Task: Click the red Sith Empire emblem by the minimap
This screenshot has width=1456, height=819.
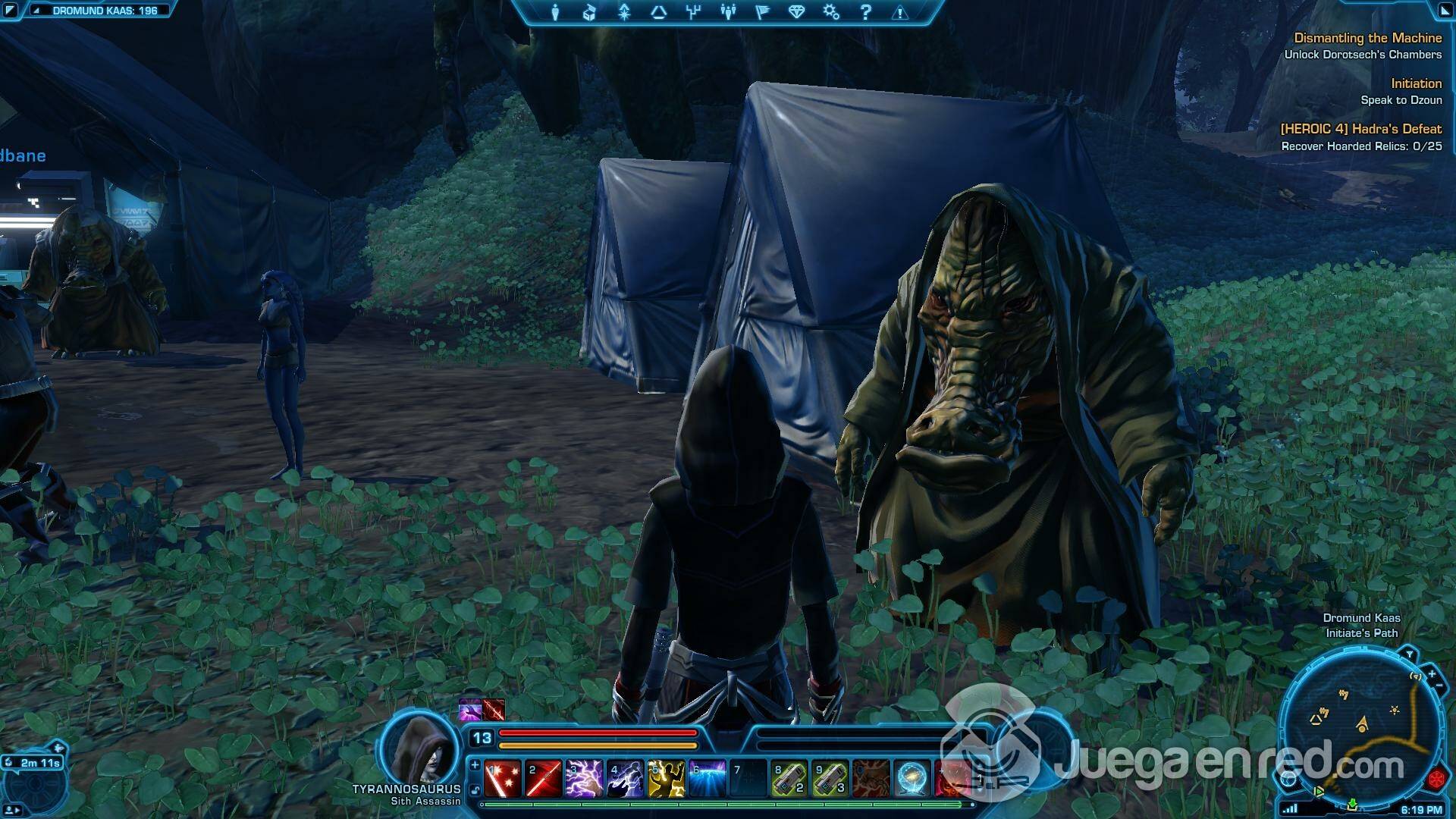Action: tap(1437, 779)
